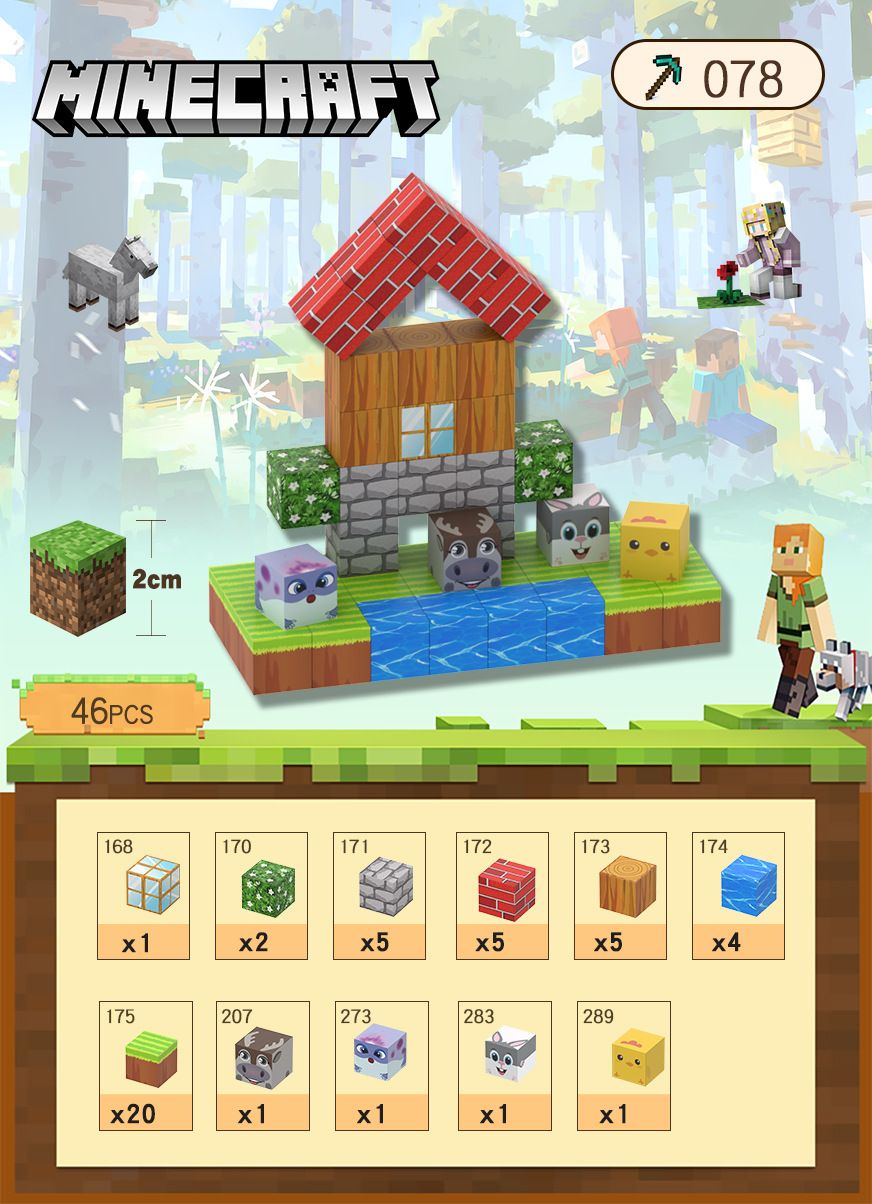Pick the gray cobblestone block slot
The width and height of the screenshot is (872, 1204).
(379, 895)
